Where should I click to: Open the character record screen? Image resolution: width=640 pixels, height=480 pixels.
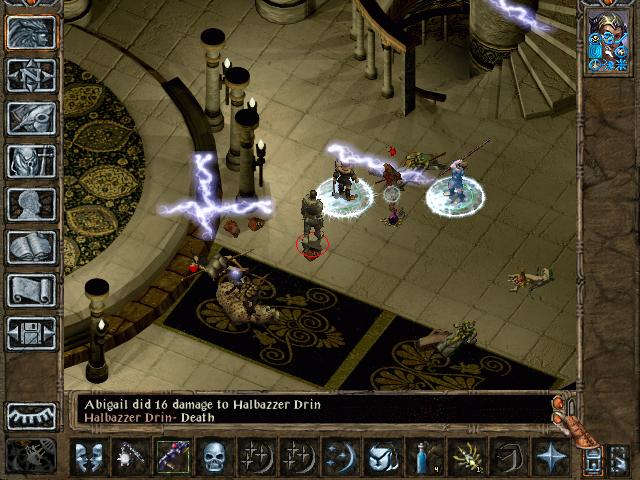click(x=31, y=204)
